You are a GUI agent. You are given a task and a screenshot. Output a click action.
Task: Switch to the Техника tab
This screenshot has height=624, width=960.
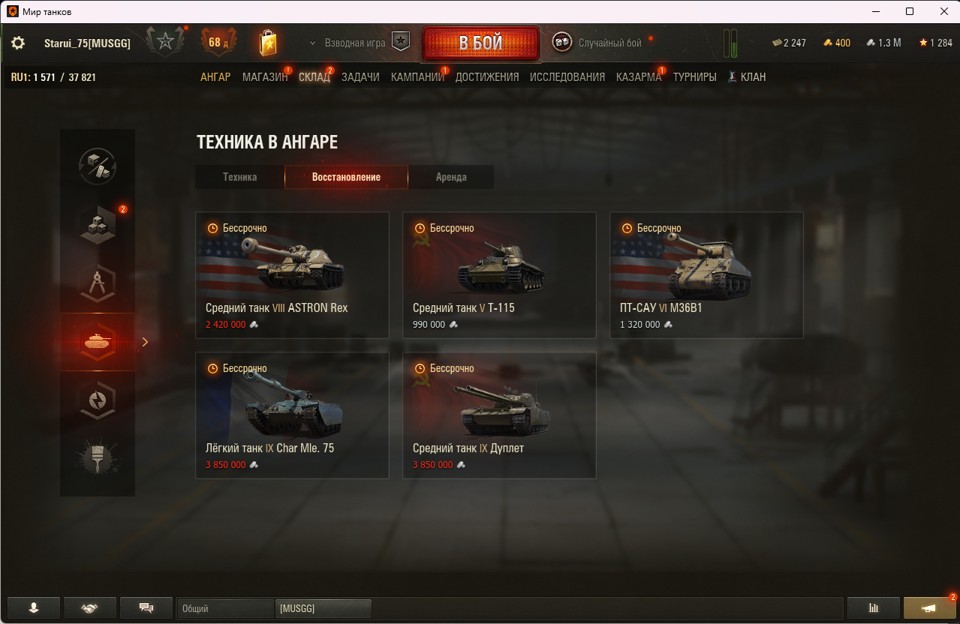point(240,177)
